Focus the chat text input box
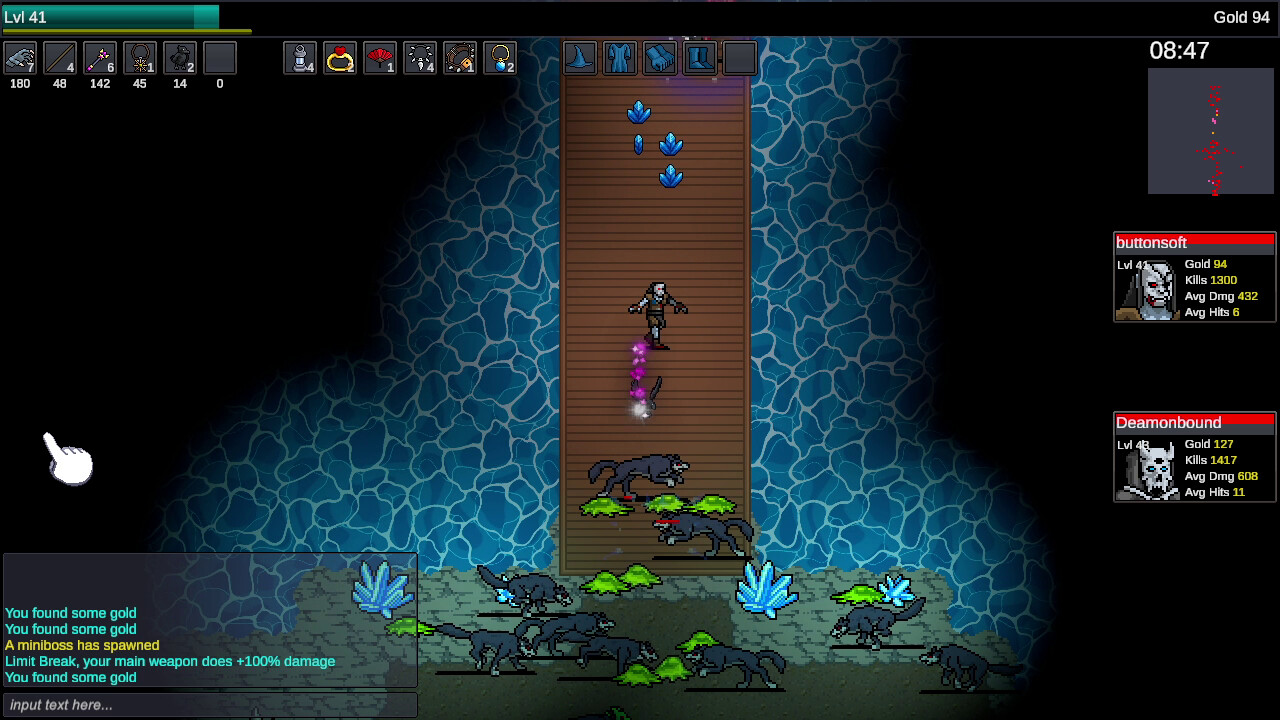Screen dimensions: 1280x720 click(209, 705)
